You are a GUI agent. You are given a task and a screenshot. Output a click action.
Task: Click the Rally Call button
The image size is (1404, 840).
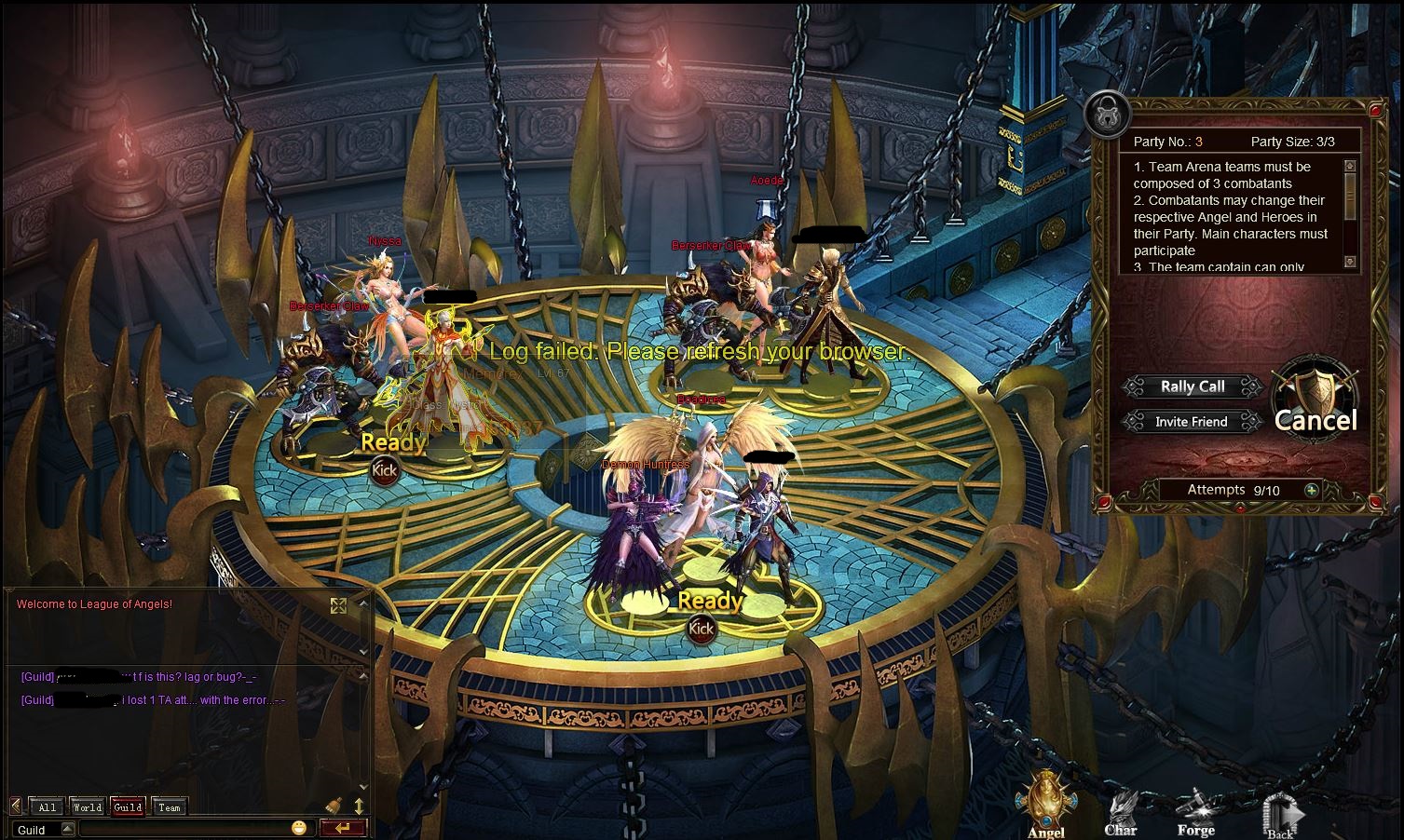pyautogui.click(x=1192, y=386)
